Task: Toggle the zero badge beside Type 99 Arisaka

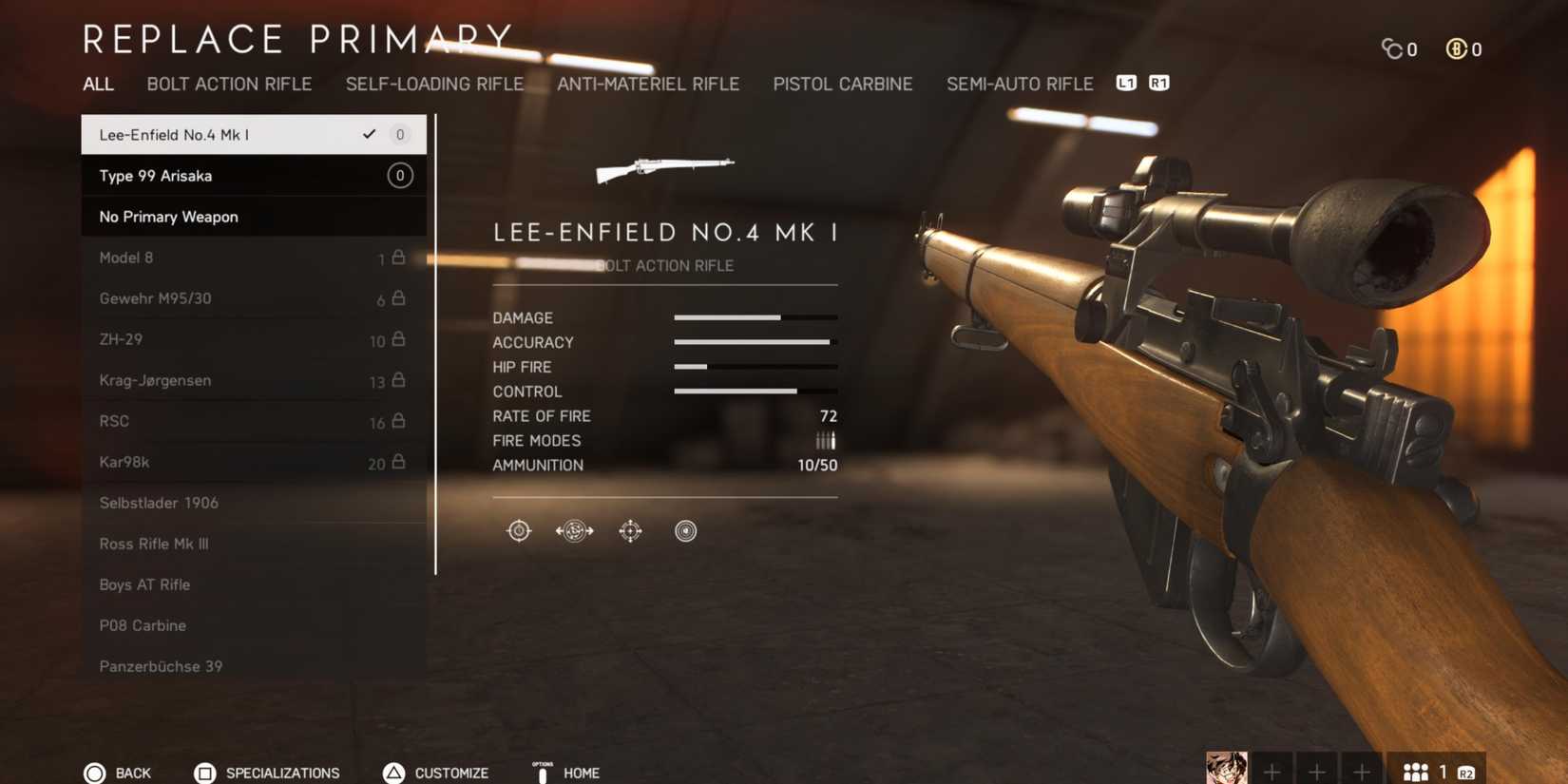Action: point(399,175)
